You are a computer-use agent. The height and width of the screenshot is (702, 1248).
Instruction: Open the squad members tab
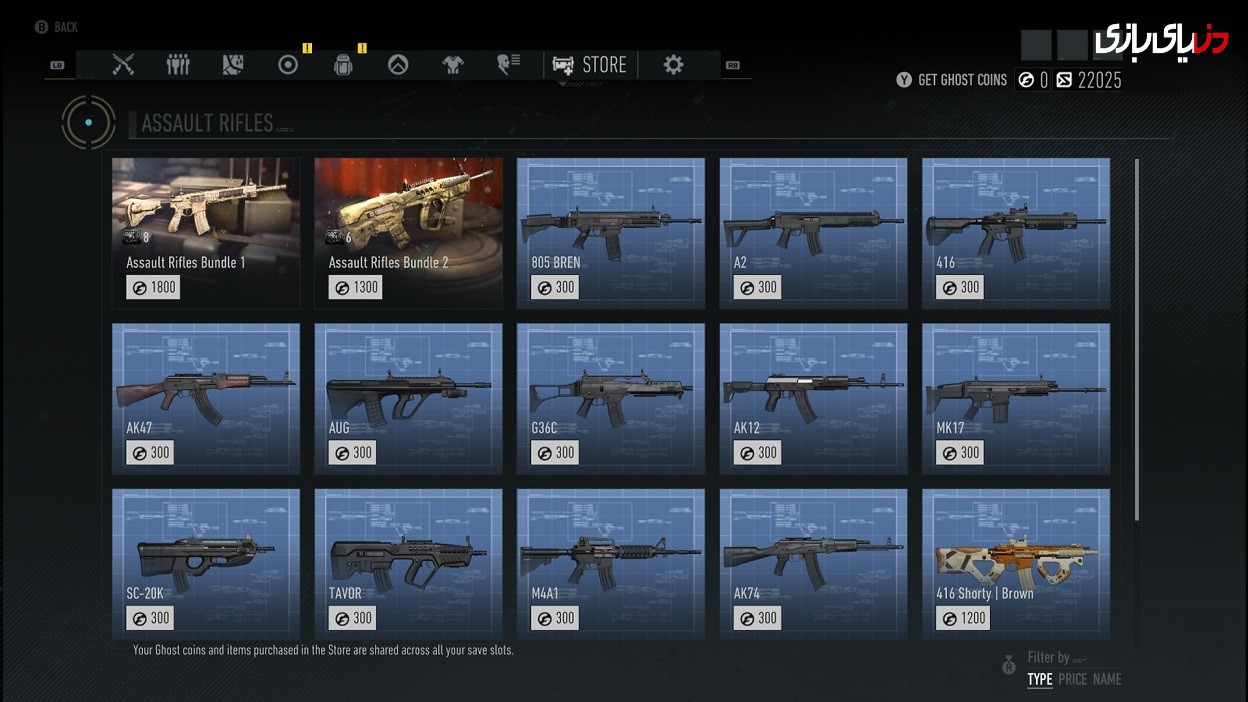click(178, 65)
